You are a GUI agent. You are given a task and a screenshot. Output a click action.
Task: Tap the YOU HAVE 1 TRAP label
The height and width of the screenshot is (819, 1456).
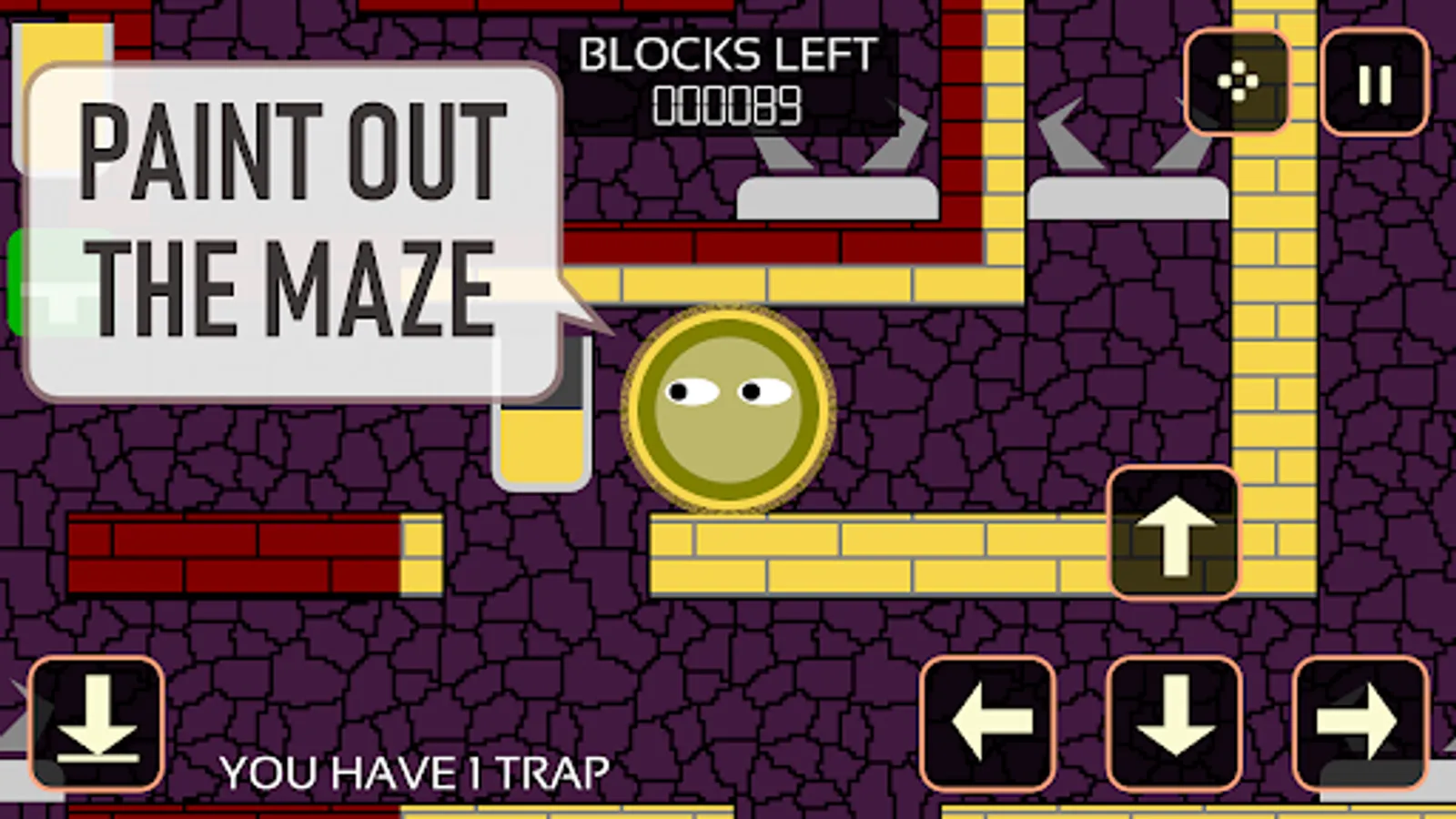414,771
